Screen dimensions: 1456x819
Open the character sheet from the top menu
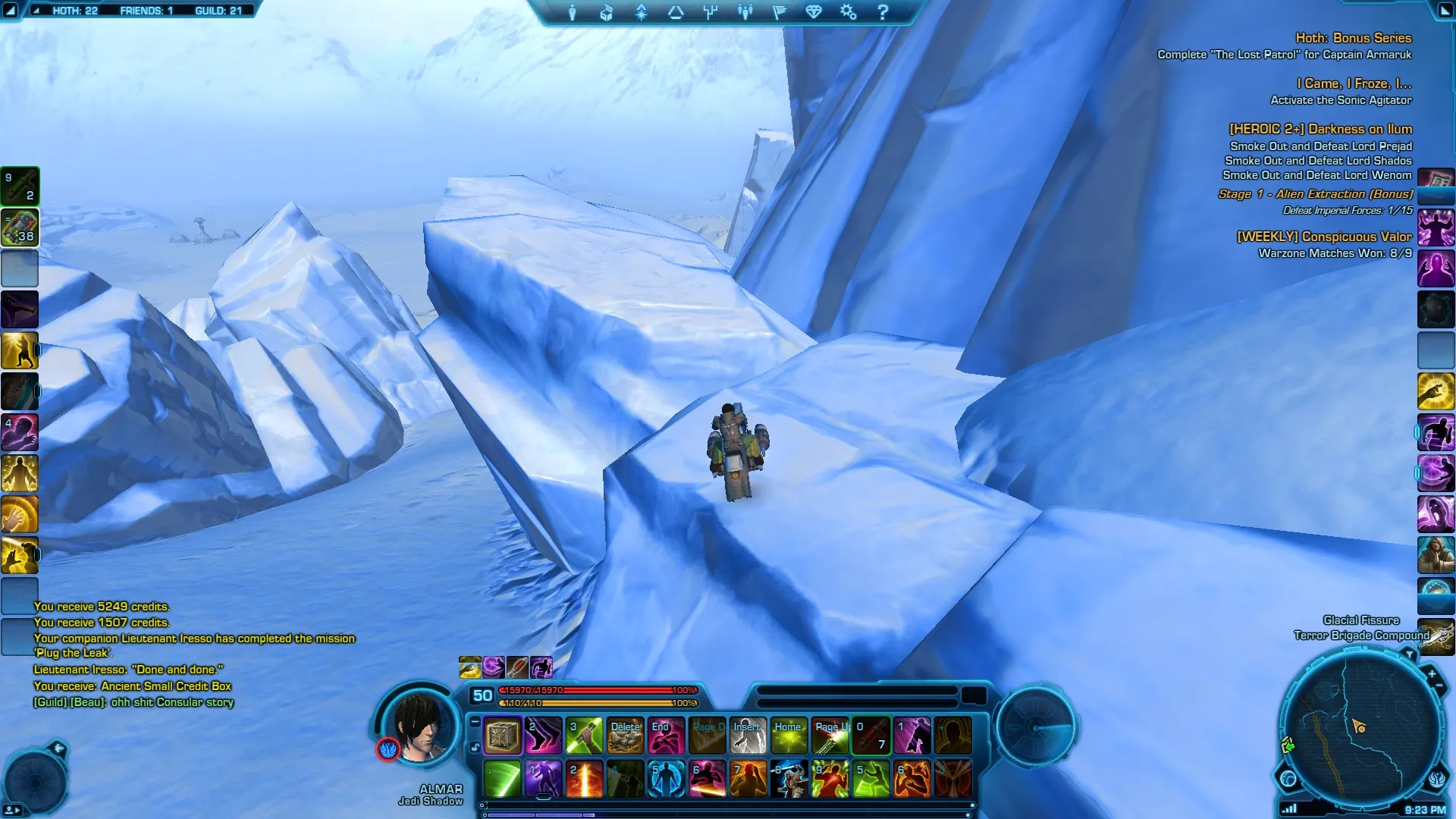[x=573, y=12]
